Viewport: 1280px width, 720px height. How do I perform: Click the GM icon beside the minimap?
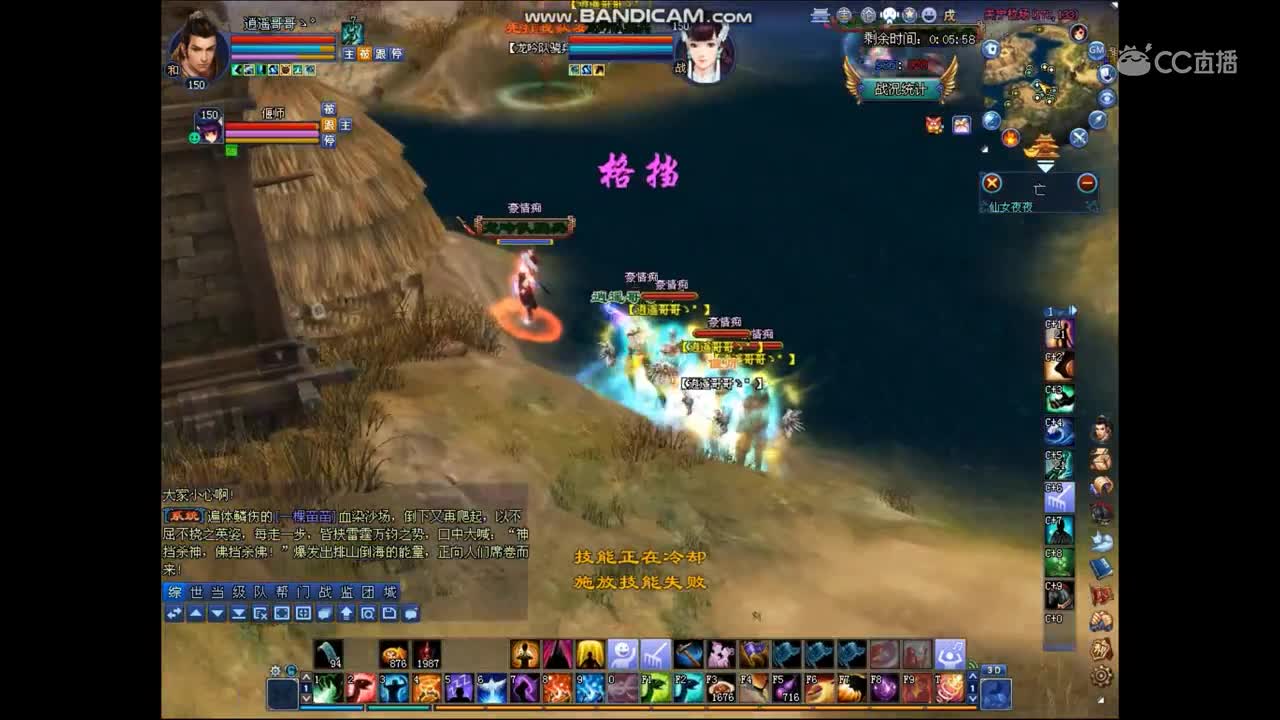click(1097, 51)
